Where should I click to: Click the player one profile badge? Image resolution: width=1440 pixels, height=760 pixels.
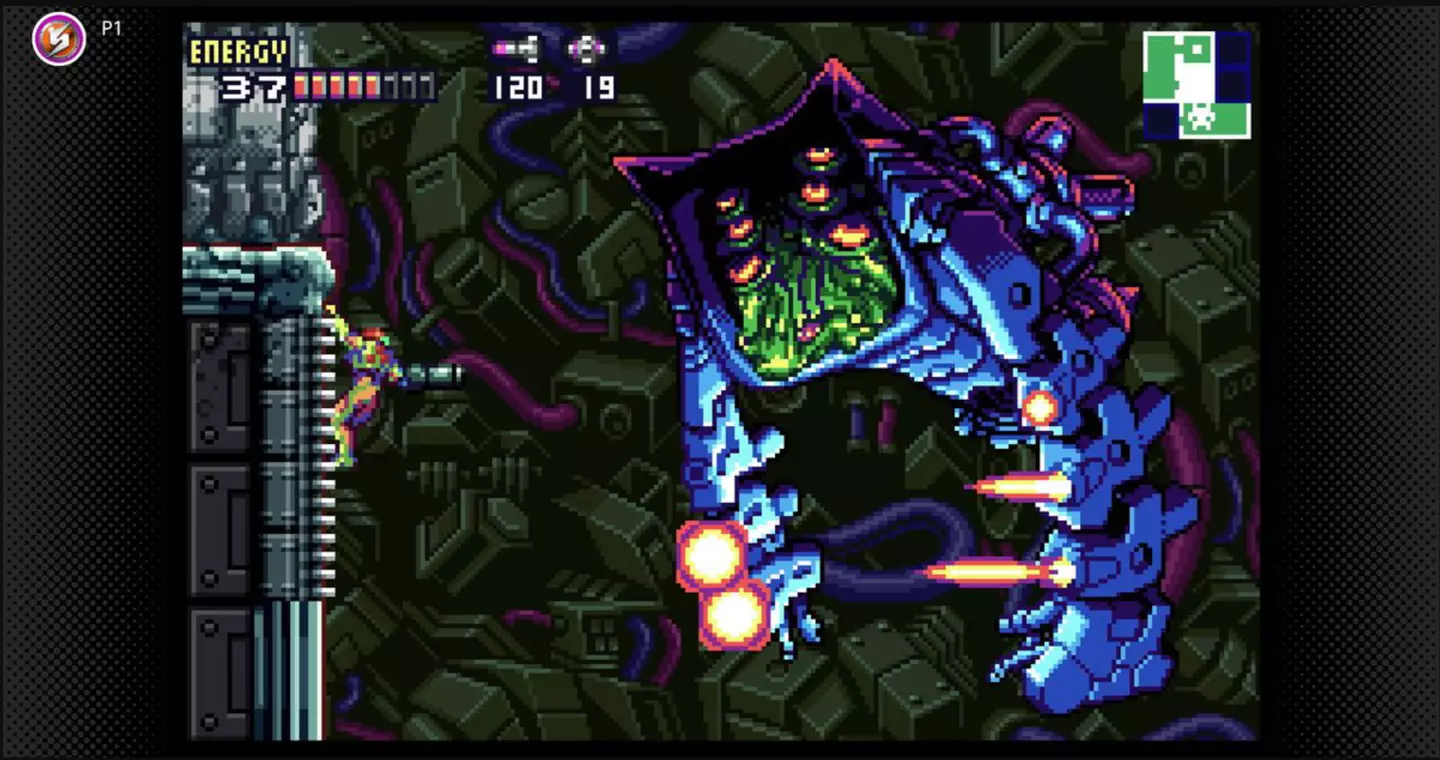59,39
